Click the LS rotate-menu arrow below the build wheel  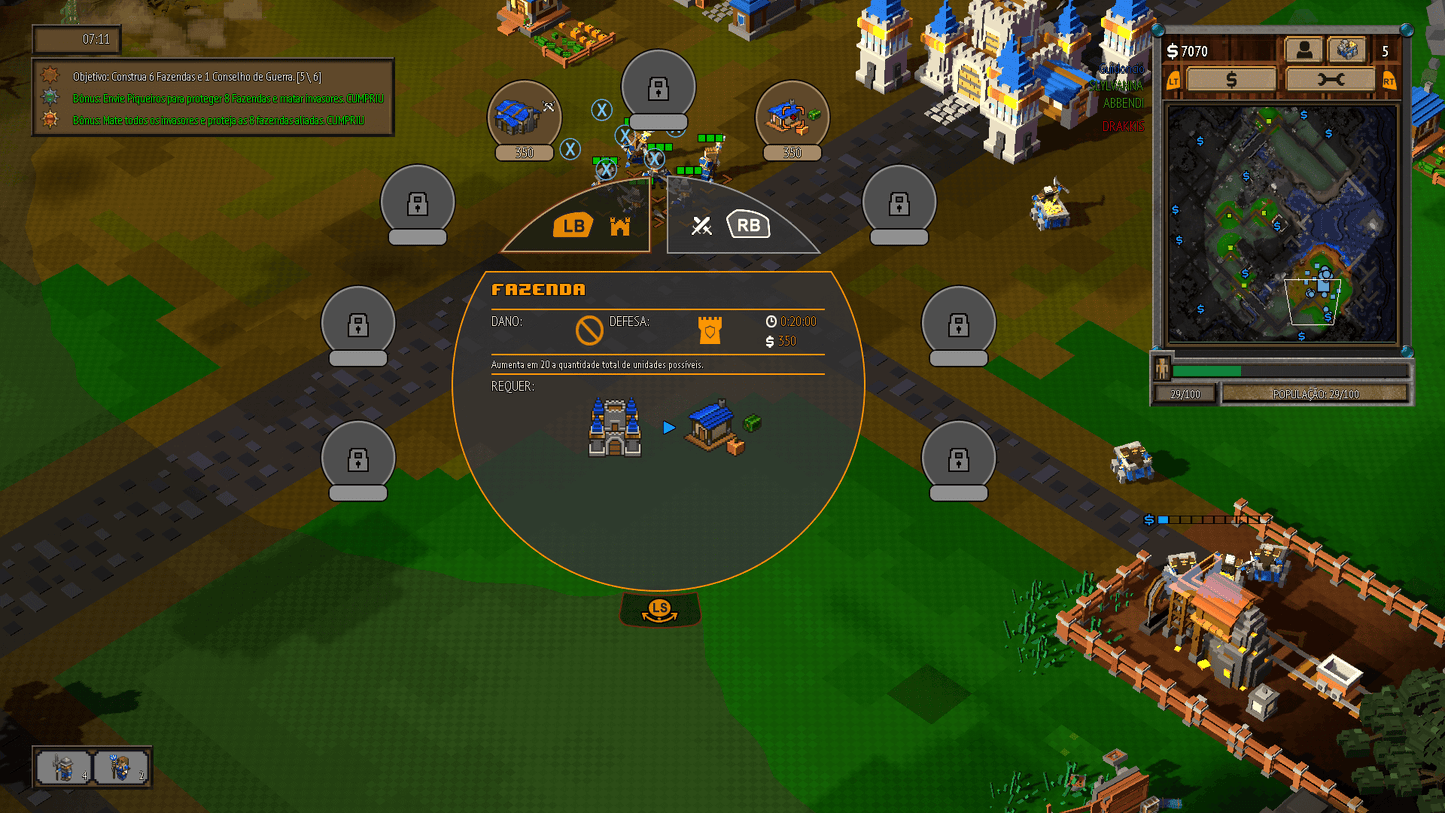(x=659, y=610)
